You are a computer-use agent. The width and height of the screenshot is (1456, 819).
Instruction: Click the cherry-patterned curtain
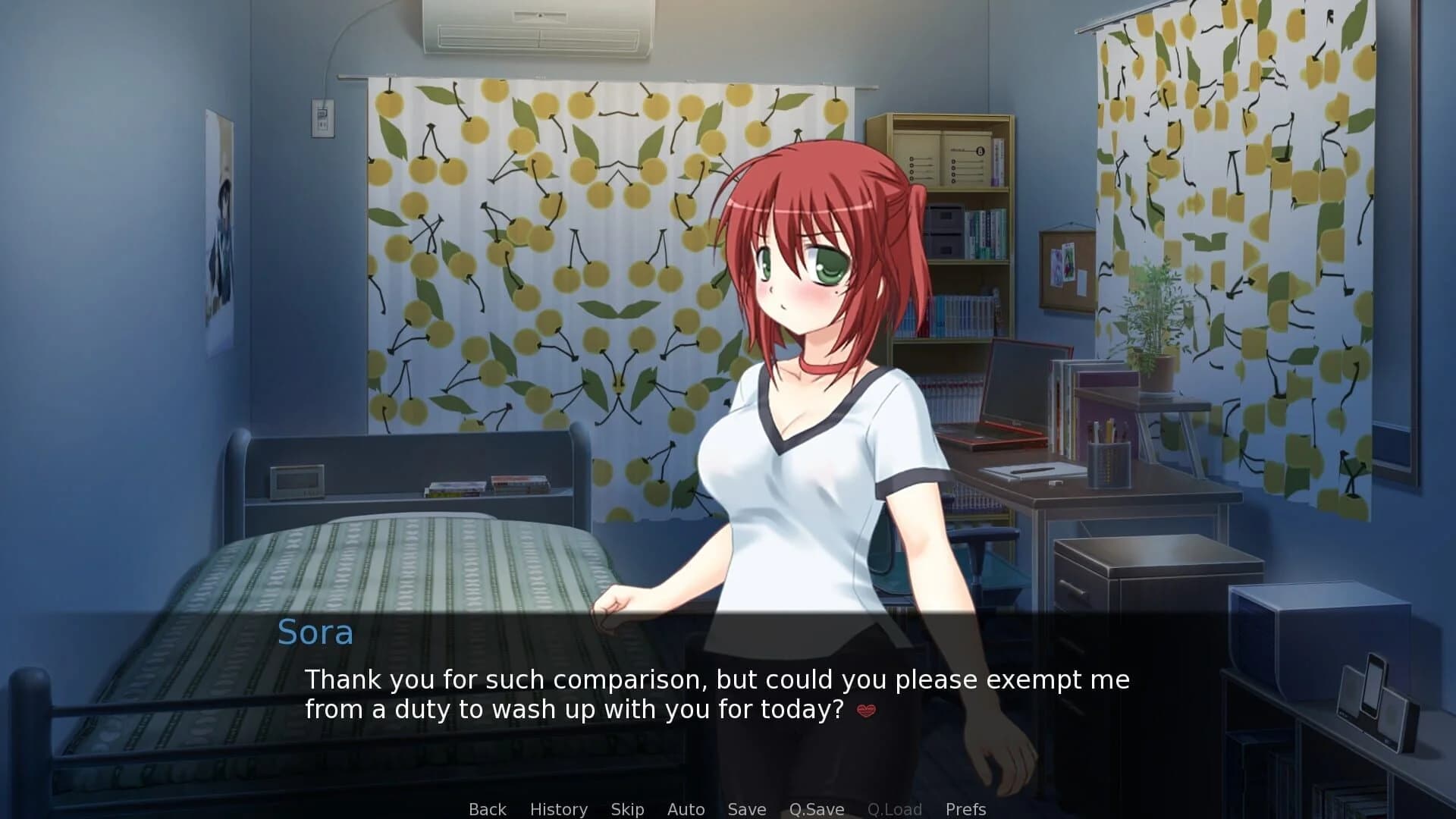pyautogui.click(x=531, y=265)
